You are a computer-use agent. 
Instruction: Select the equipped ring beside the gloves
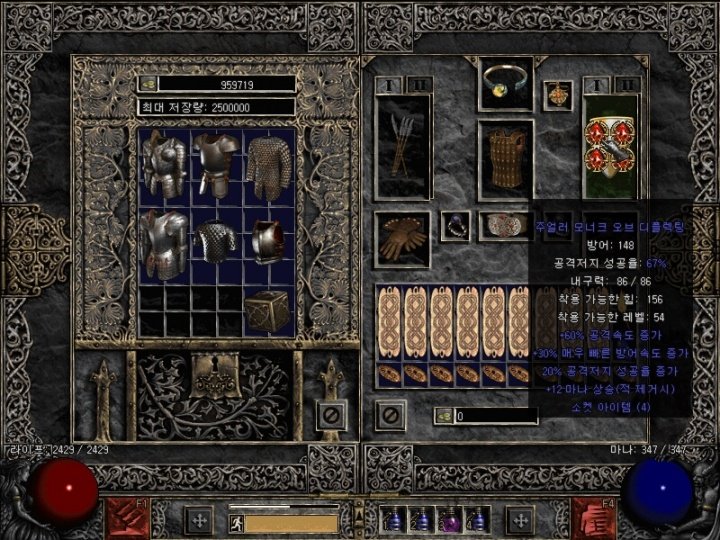pos(455,226)
